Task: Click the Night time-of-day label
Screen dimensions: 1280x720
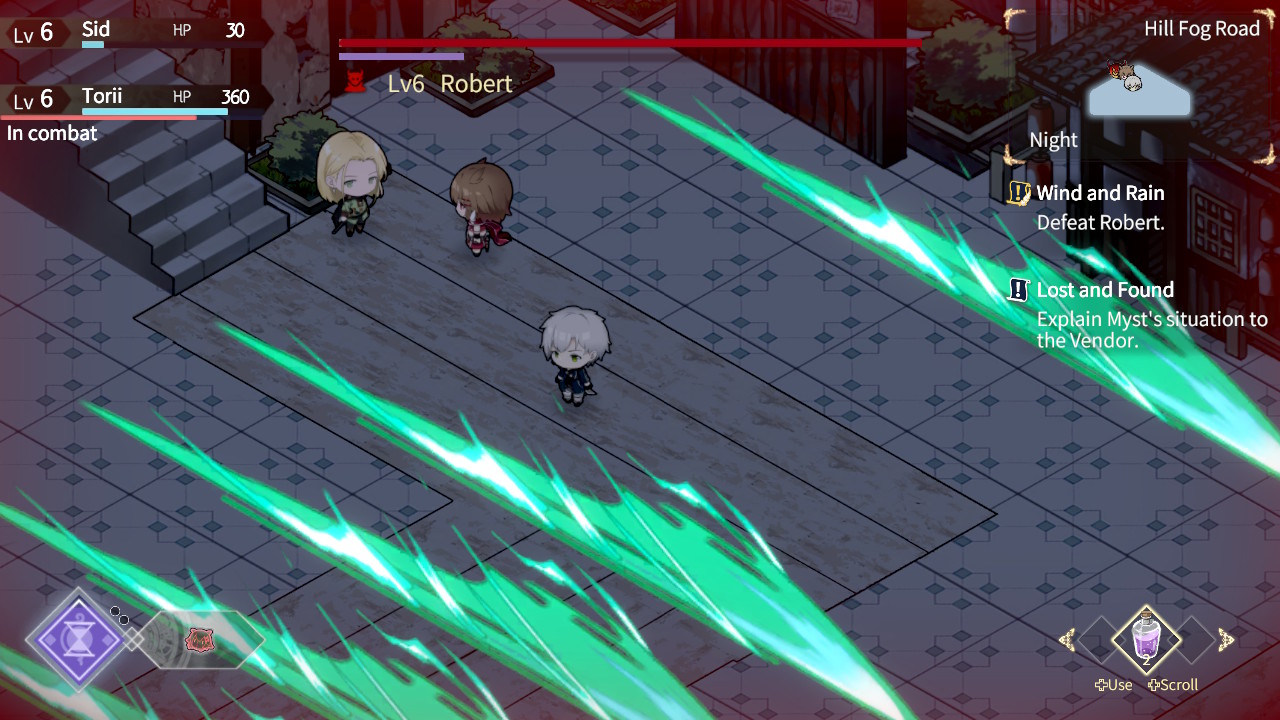Action: pos(1052,139)
